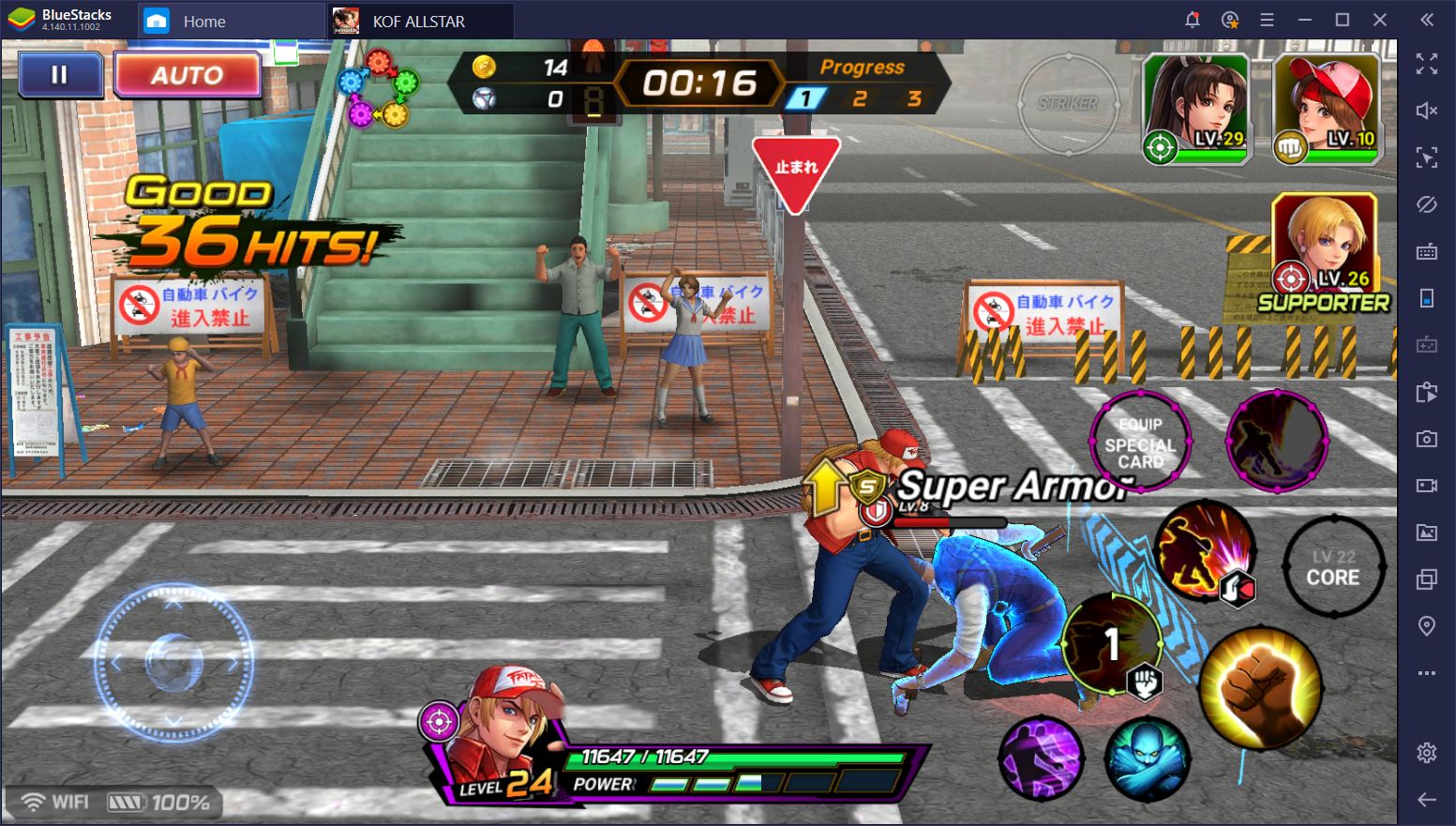Toggle the AUTO battle mode
Viewport: 1456px width, 826px height.
(188, 75)
